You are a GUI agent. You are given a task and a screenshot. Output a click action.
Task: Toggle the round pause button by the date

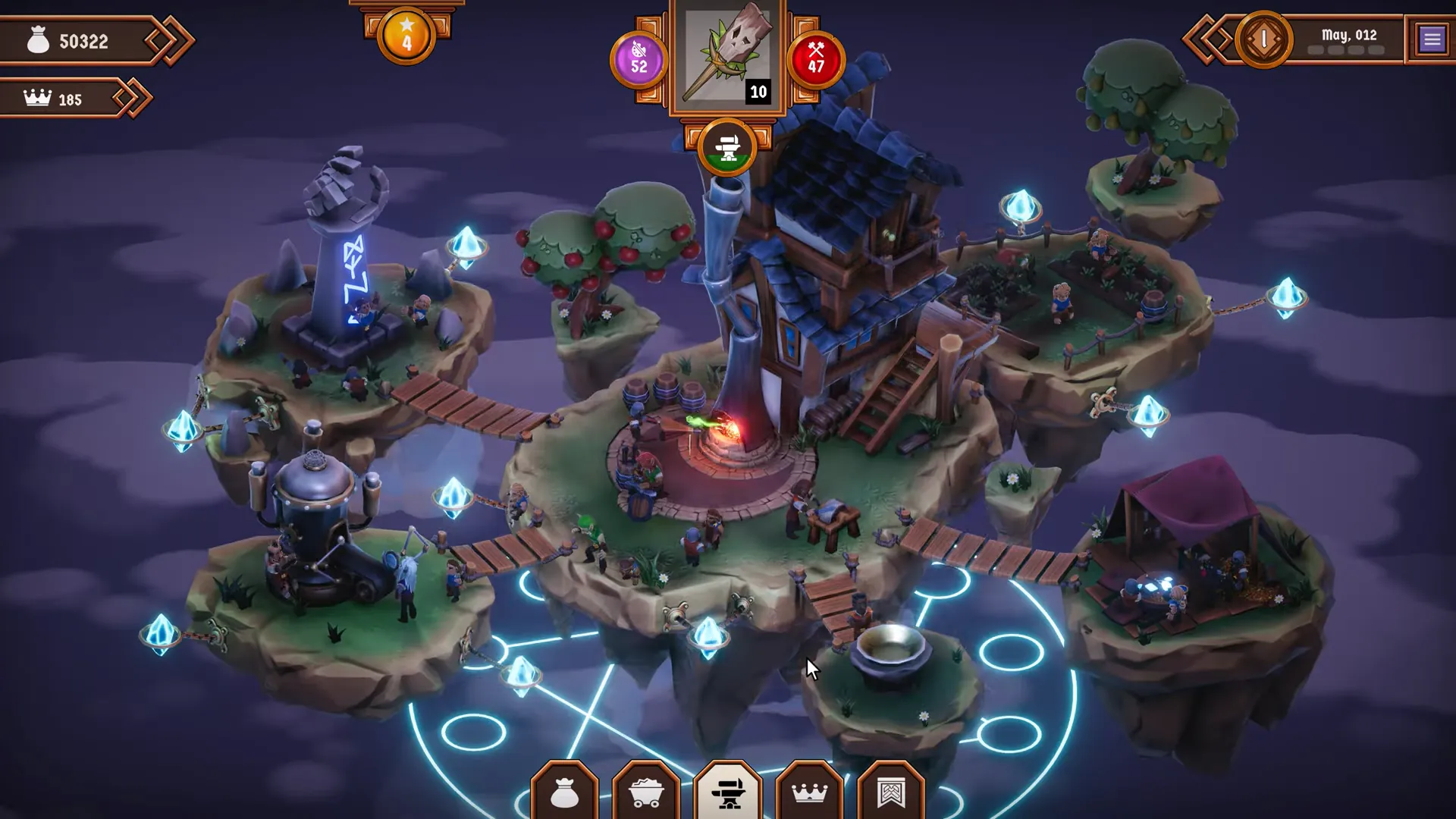coord(1263,39)
